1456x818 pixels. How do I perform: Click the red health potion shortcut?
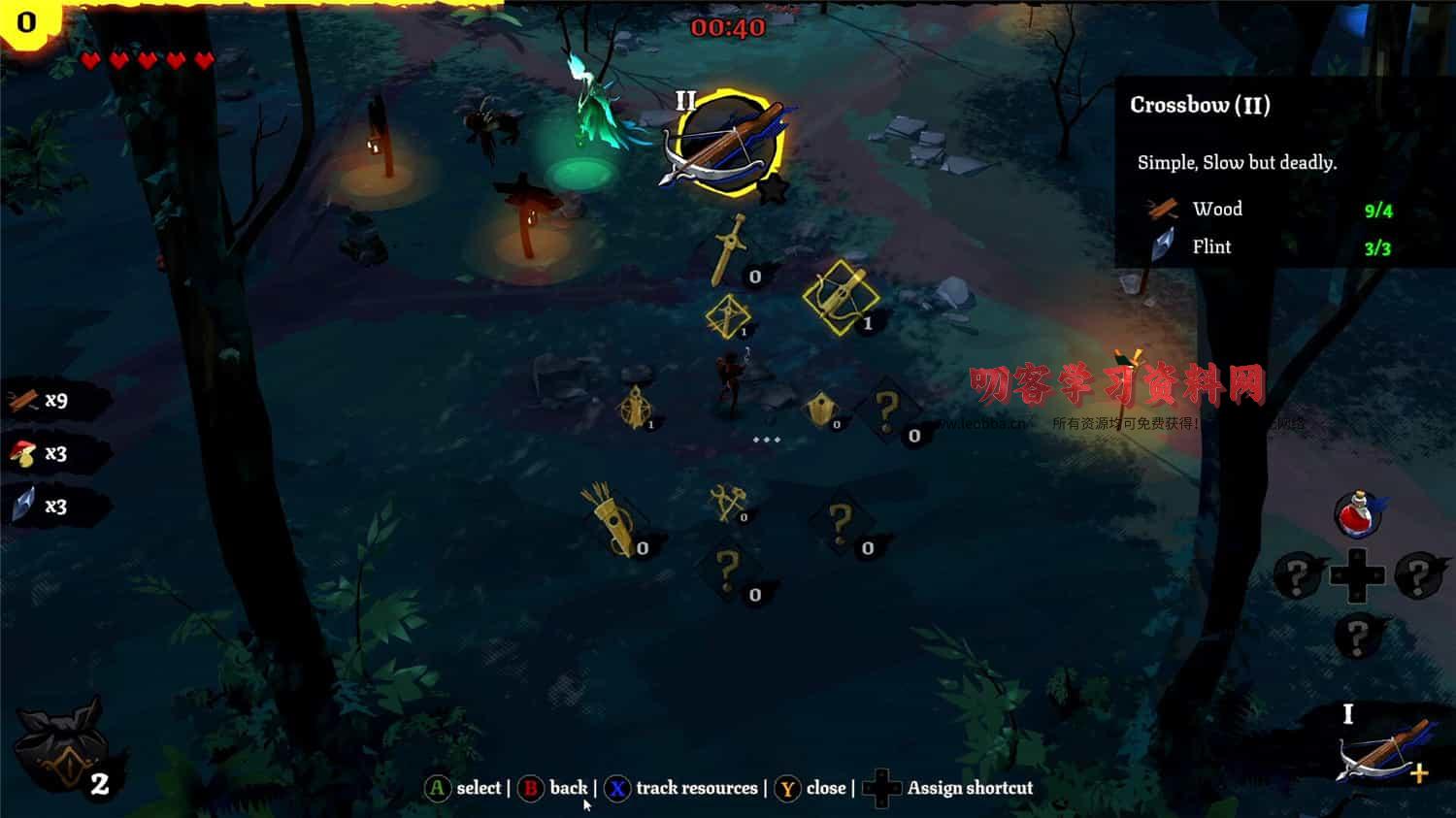pyautogui.click(x=1357, y=513)
